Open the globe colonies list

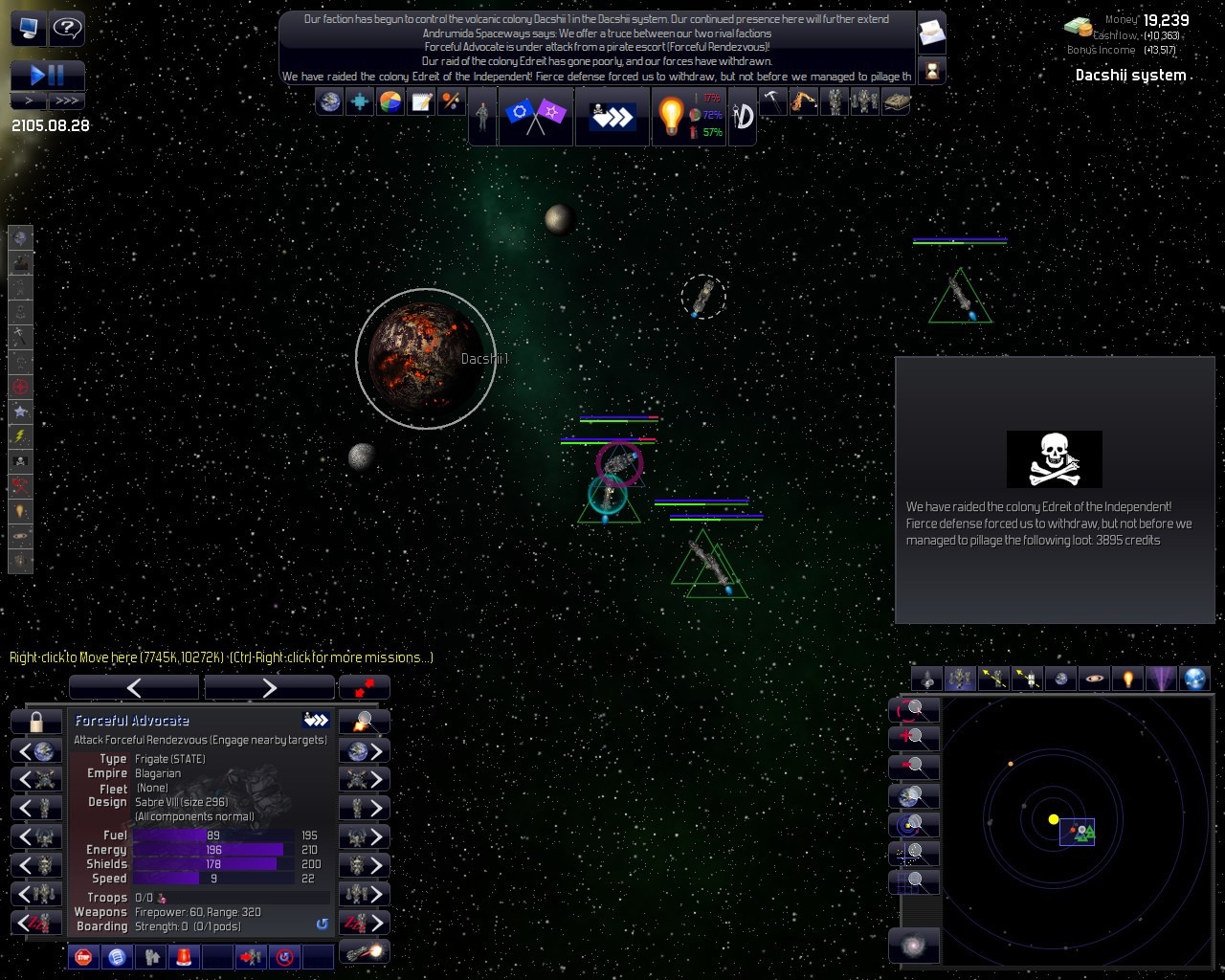pyautogui.click(x=330, y=101)
